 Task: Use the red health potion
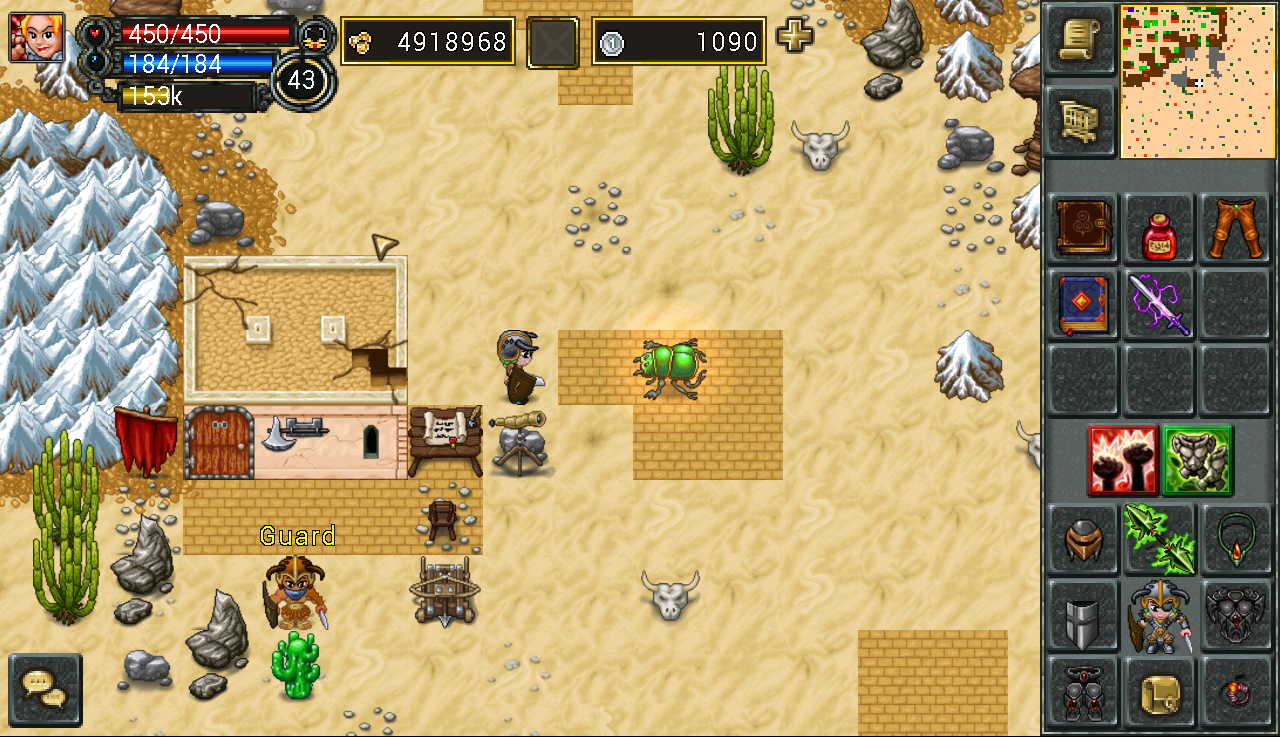1158,231
